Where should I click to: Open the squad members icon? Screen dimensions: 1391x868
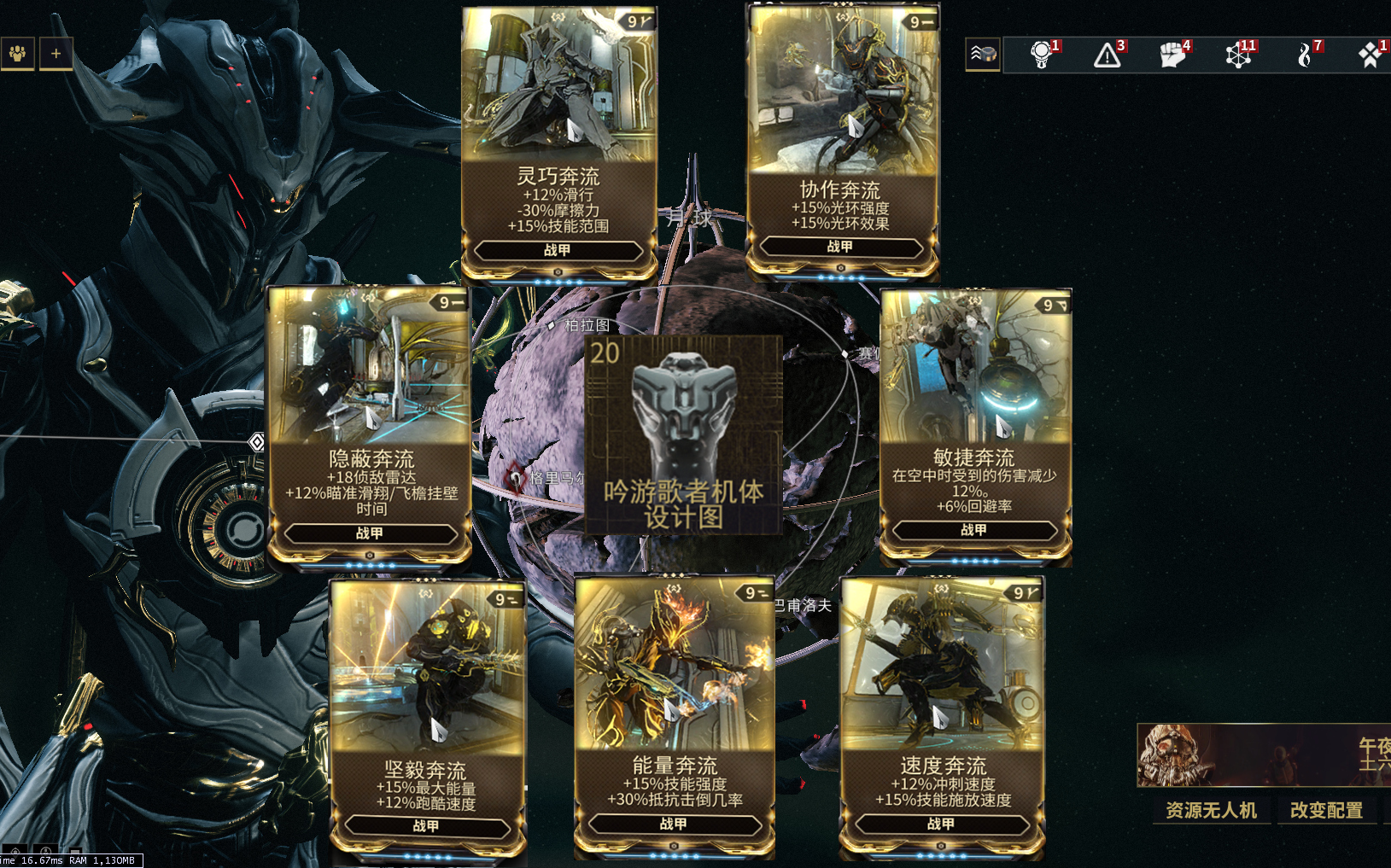click(x=17, y=54)
